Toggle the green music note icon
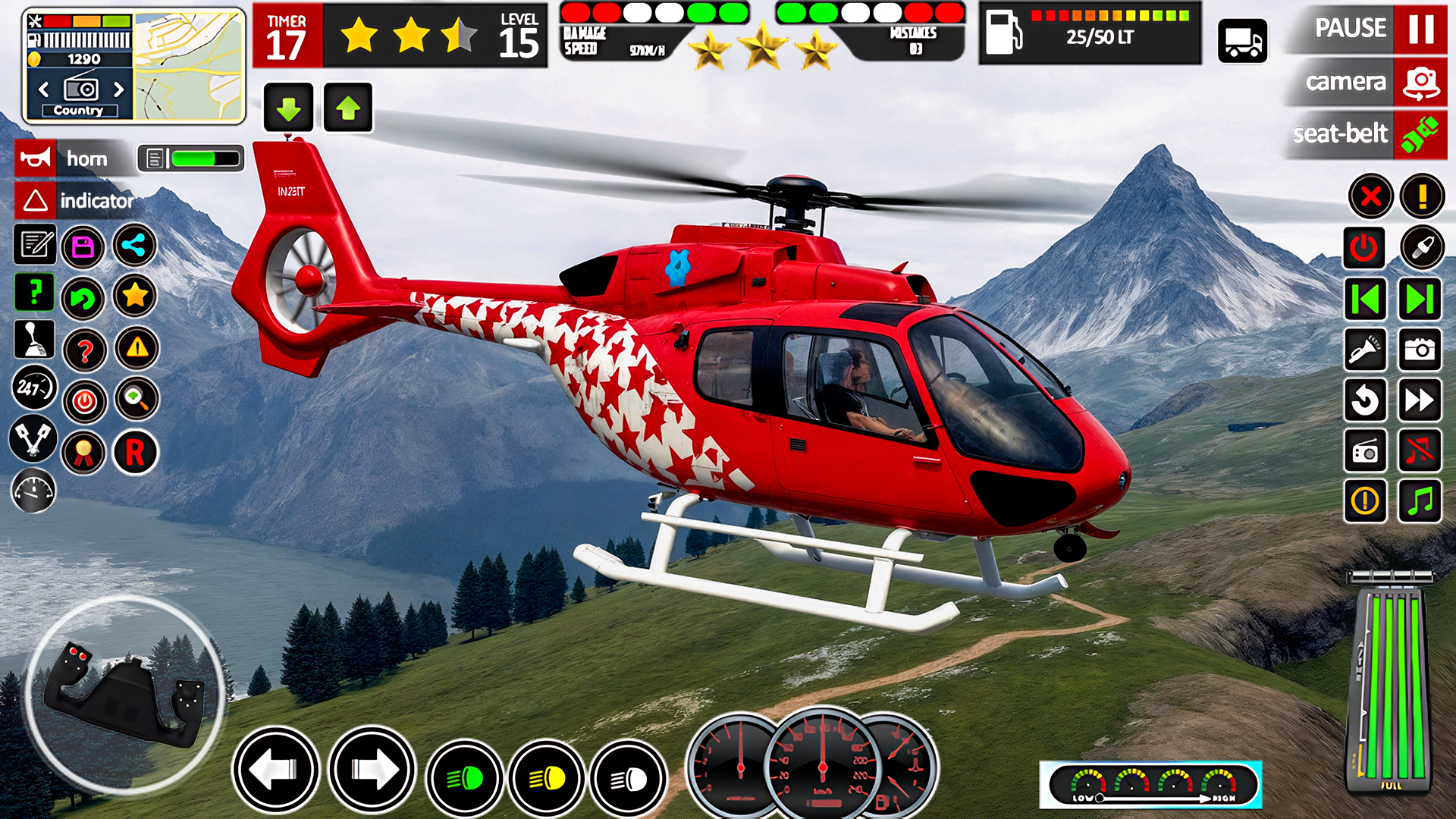This screenshot has width=1456, height=819. click(1420, 500)
